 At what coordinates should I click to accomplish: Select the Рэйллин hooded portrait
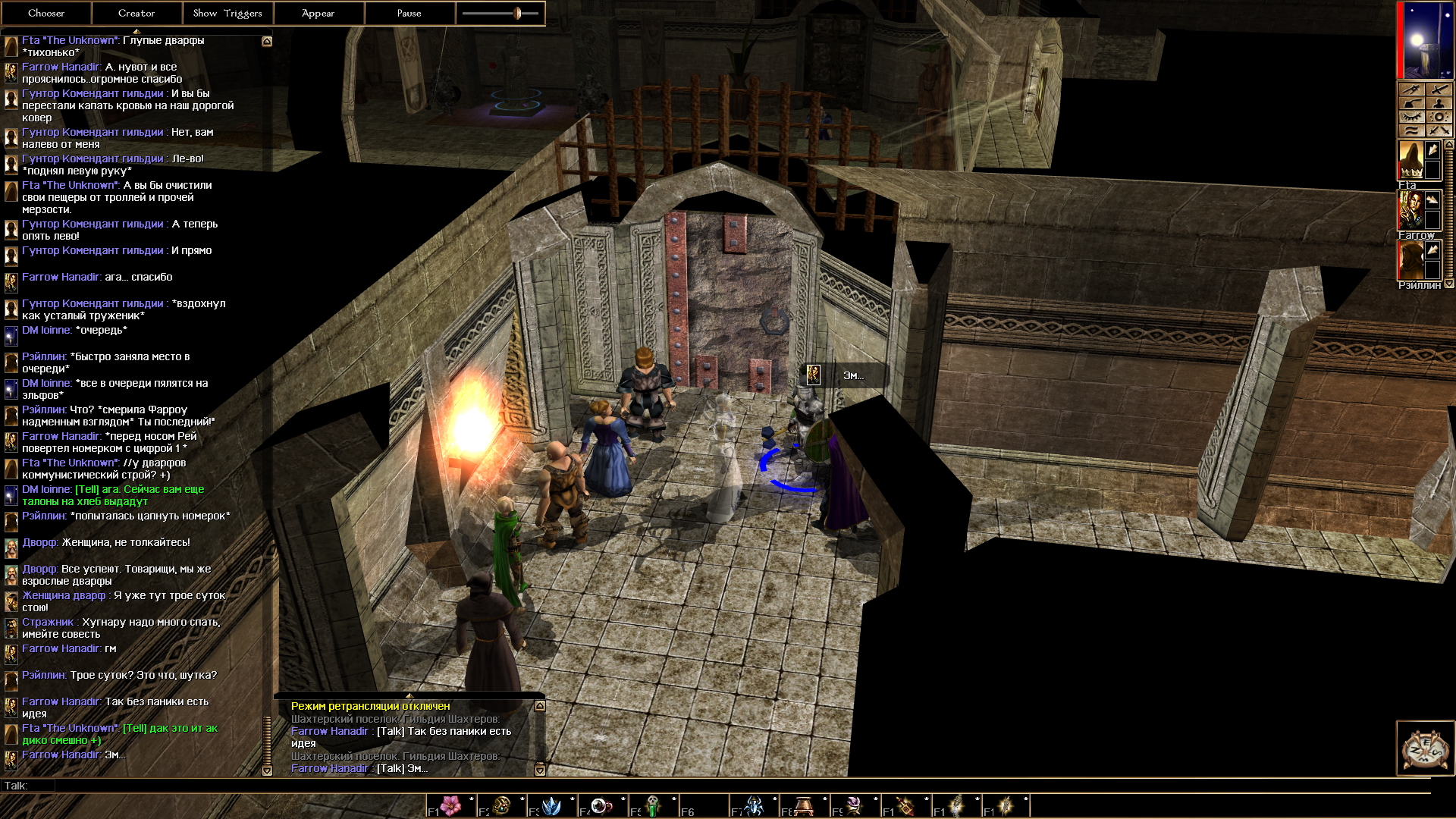coord(1410,261)
